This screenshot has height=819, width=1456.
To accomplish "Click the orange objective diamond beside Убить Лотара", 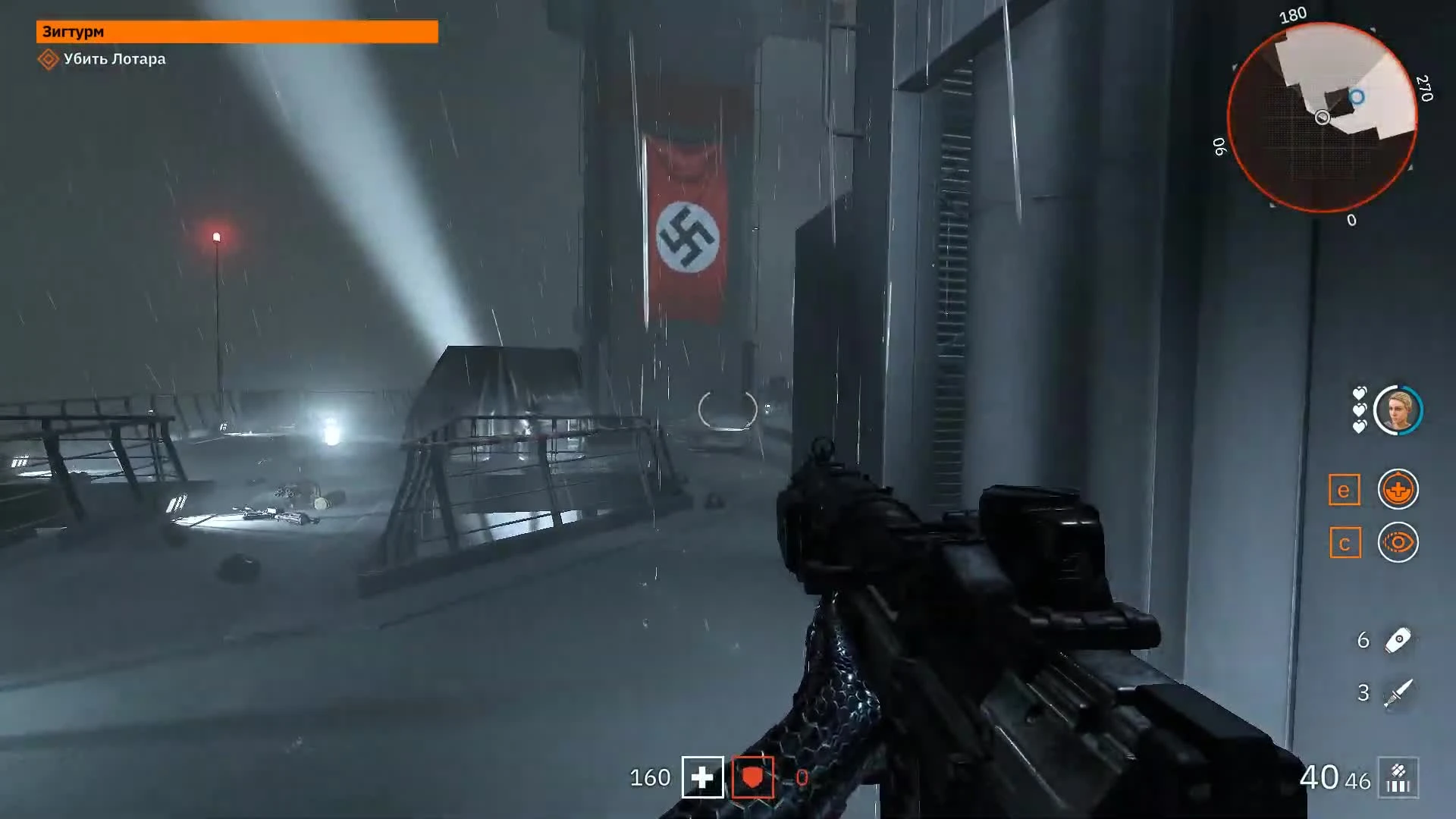I will coord(49,59).
